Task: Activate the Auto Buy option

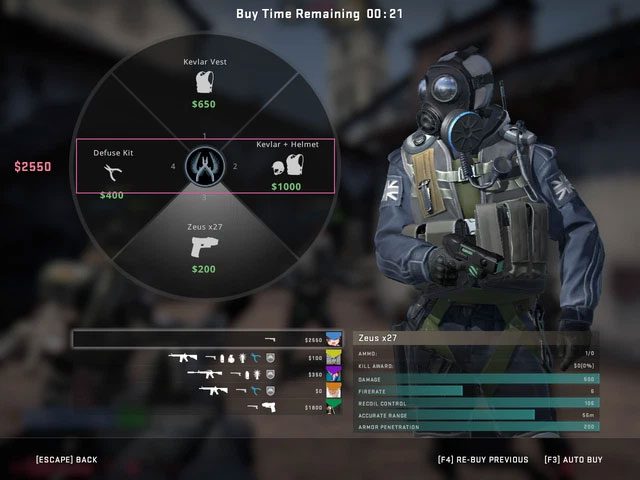Action: coord(573,460)
